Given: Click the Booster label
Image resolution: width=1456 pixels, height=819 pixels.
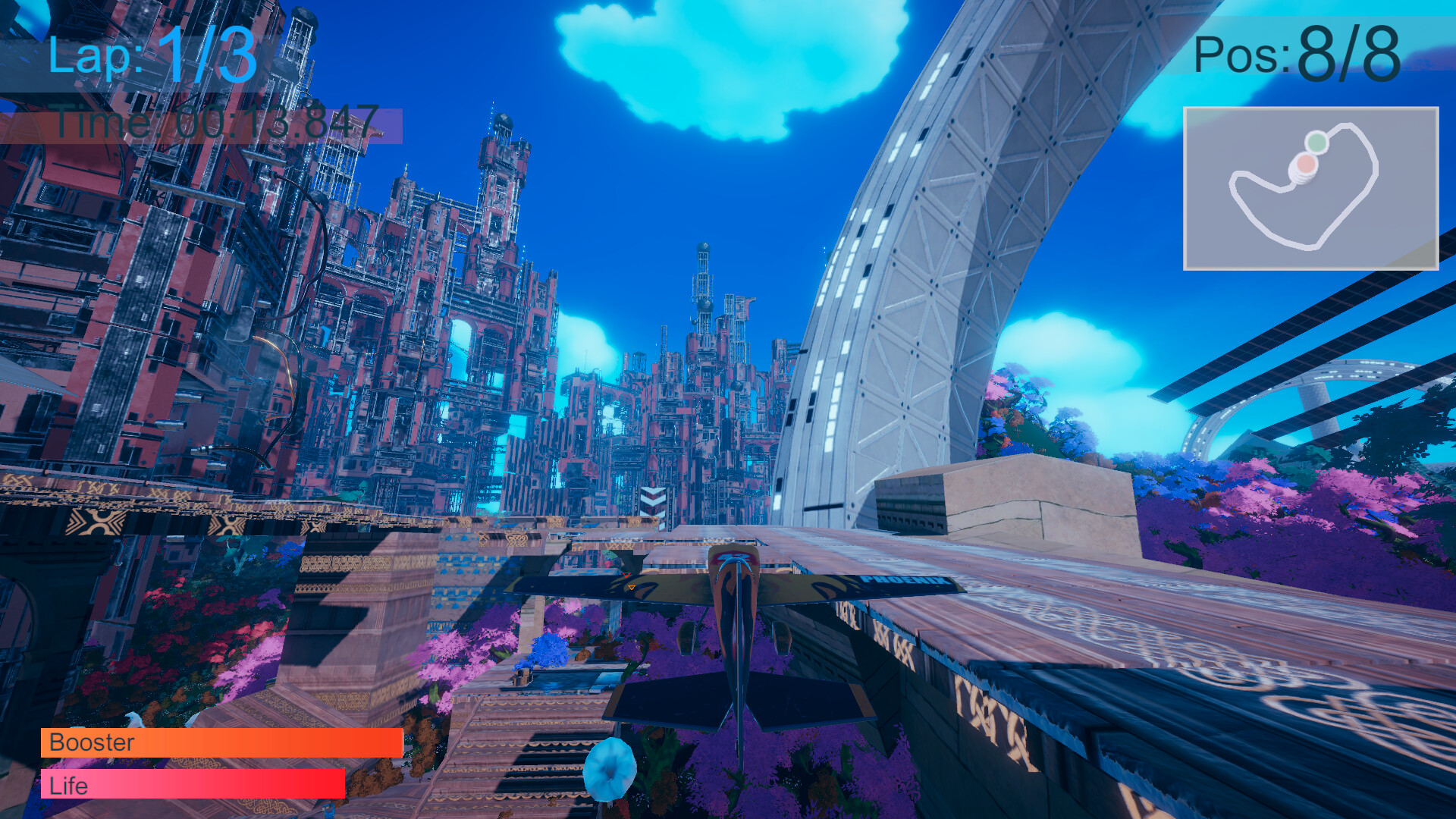Looking at the screenshot, I should point(91,744).
